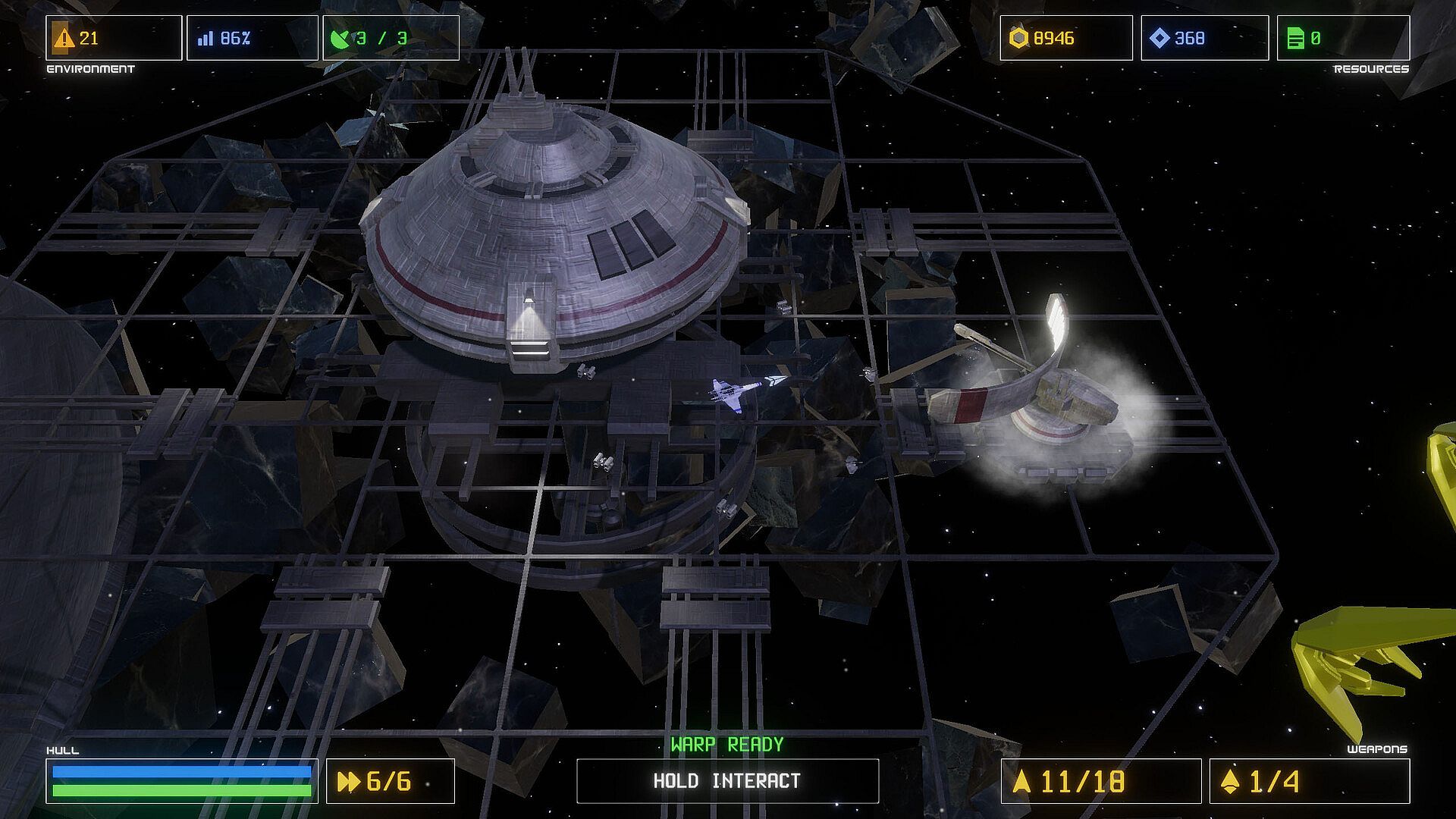Select the 1/4 secondary weapon slot
This screenshot has height=819, width=1456.
[x=1309, y=781]
